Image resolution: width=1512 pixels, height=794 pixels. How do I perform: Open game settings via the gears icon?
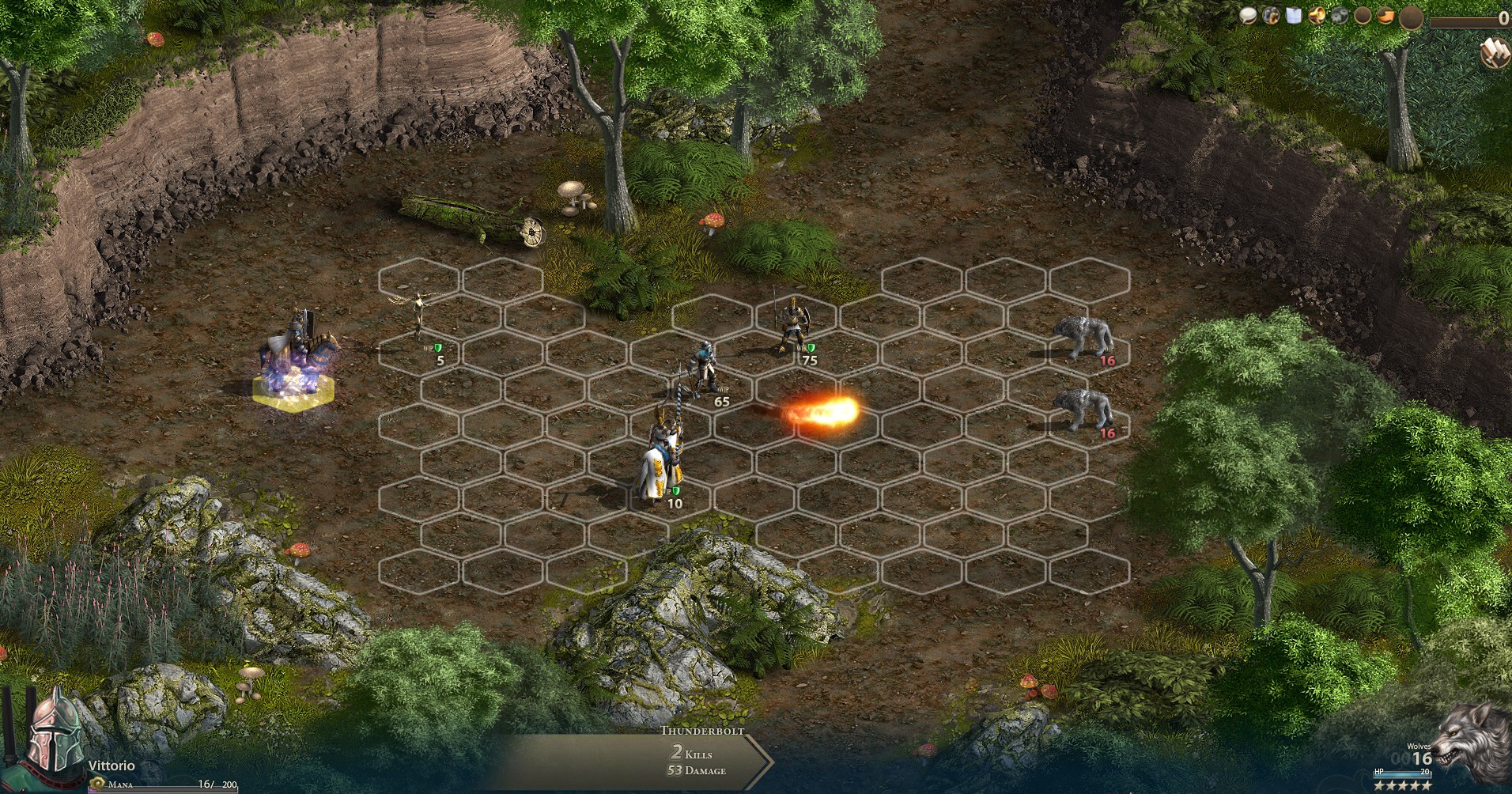point(1340,13)
